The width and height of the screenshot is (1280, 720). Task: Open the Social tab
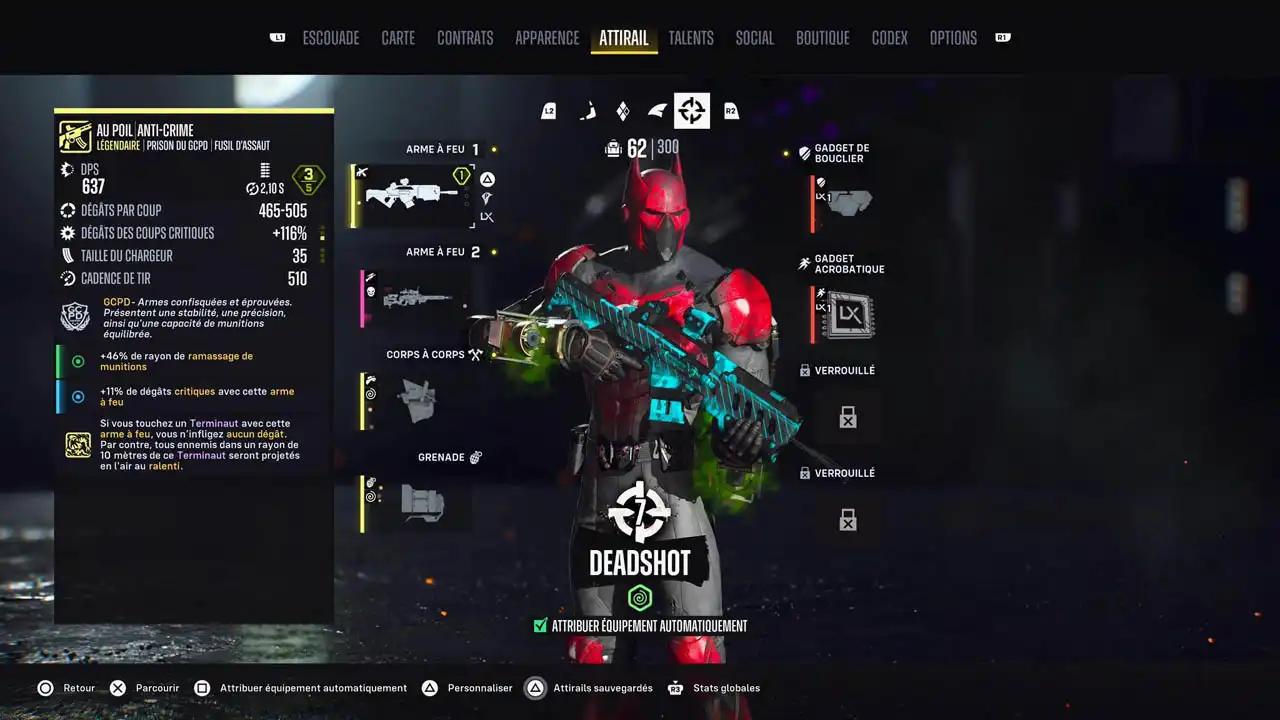click(x=754, y=38)
